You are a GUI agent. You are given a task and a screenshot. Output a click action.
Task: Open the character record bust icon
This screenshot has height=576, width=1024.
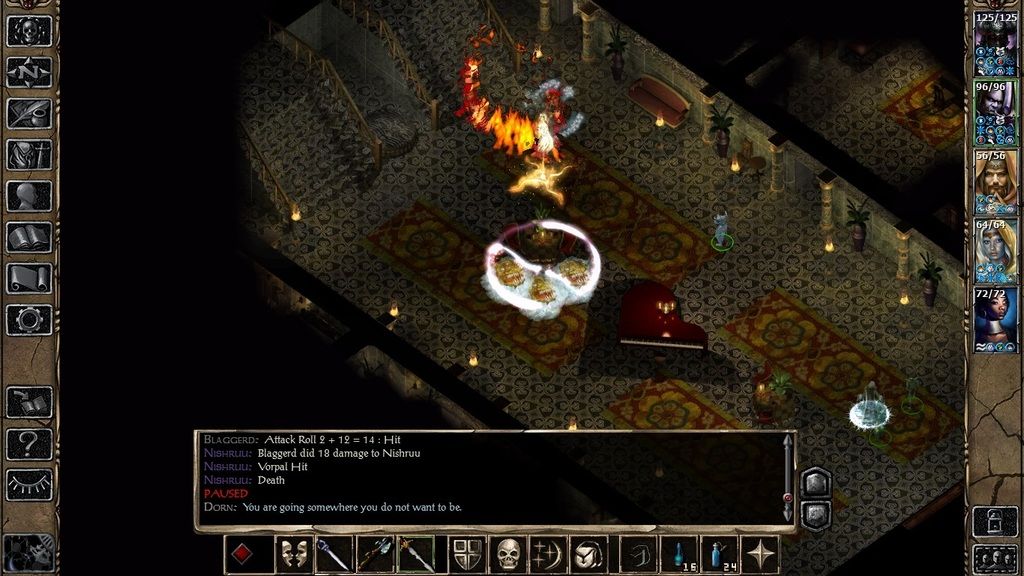(29, 196)
